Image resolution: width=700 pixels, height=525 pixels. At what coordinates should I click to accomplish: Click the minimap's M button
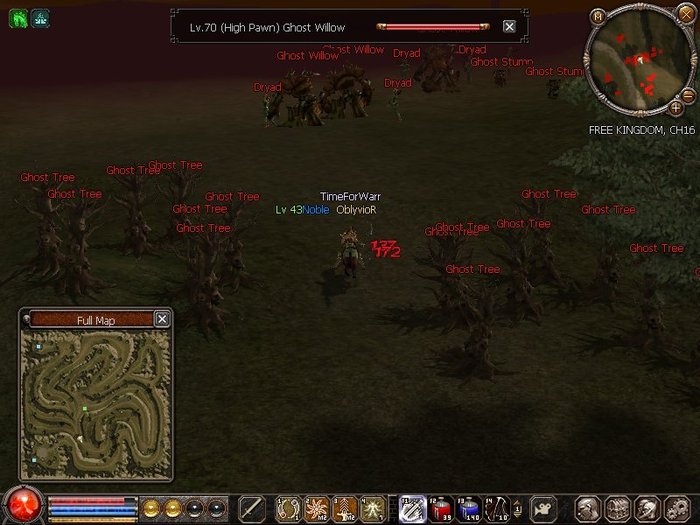(x=597, y=16)
